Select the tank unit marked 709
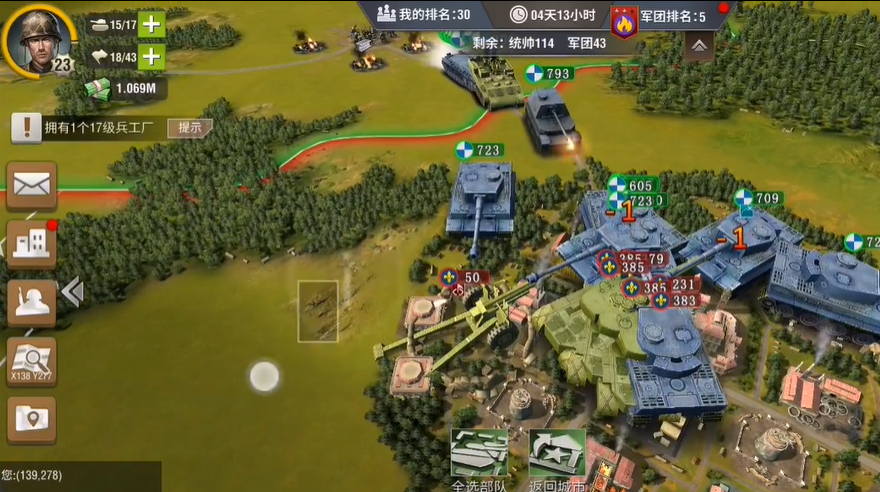 (x=745, y=240)
